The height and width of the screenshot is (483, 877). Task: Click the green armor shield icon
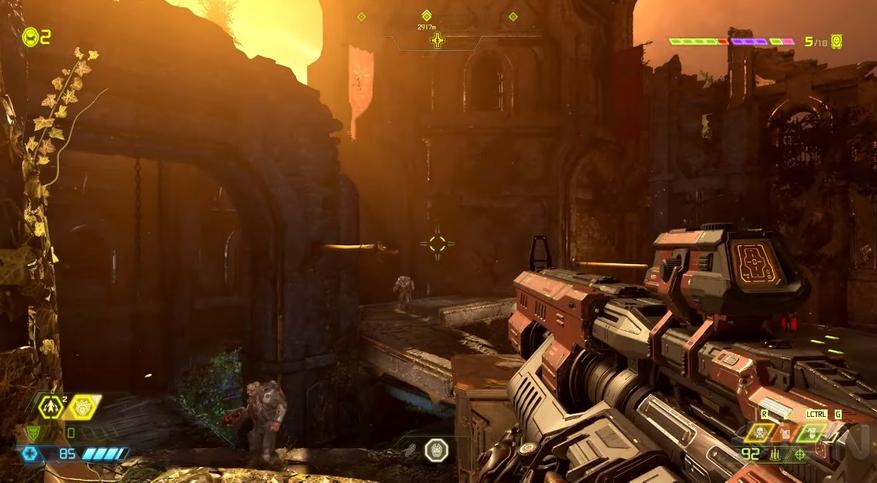(x=31, y=433)
